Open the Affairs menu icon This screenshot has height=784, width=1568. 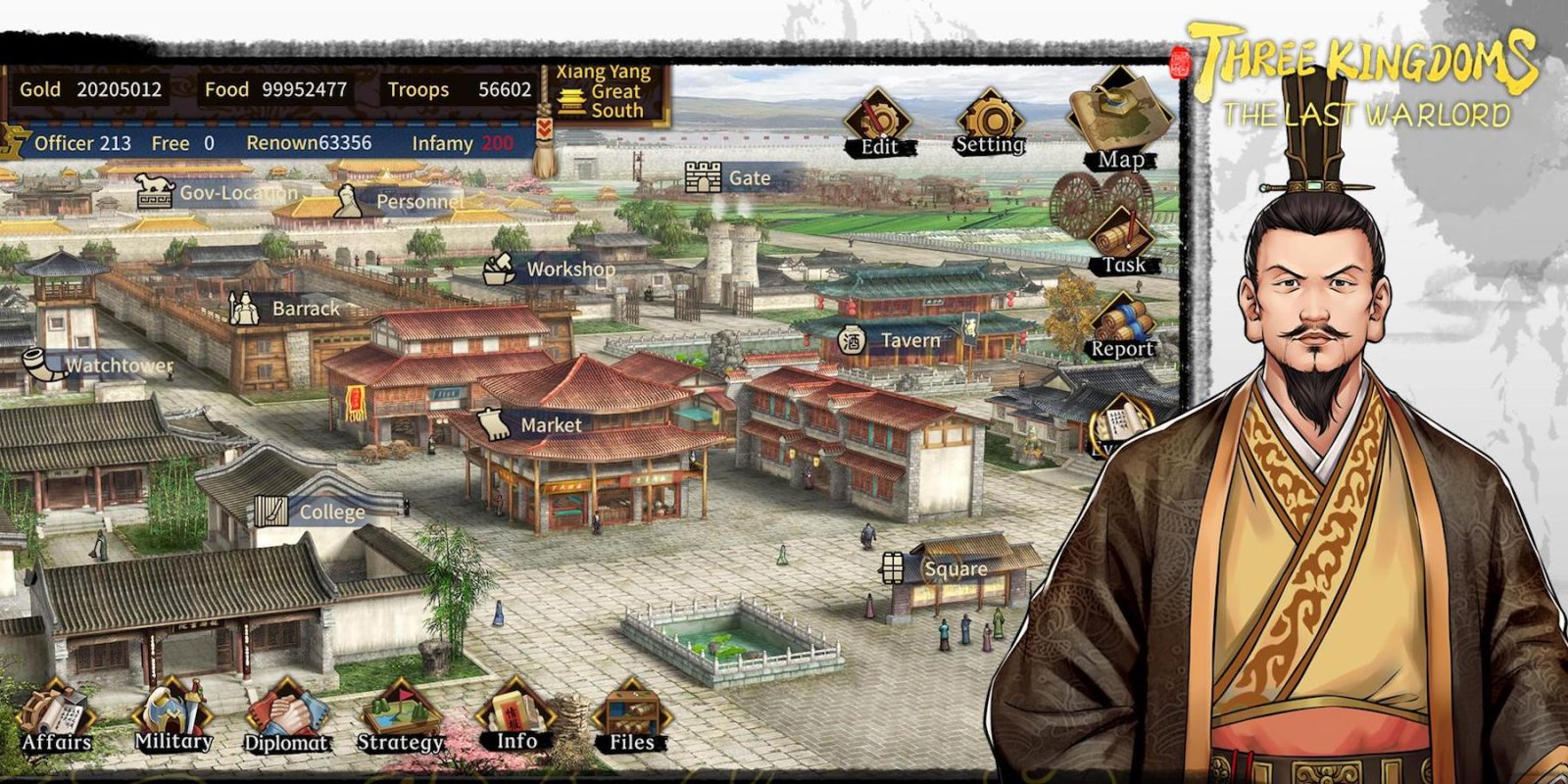[57, 710]
